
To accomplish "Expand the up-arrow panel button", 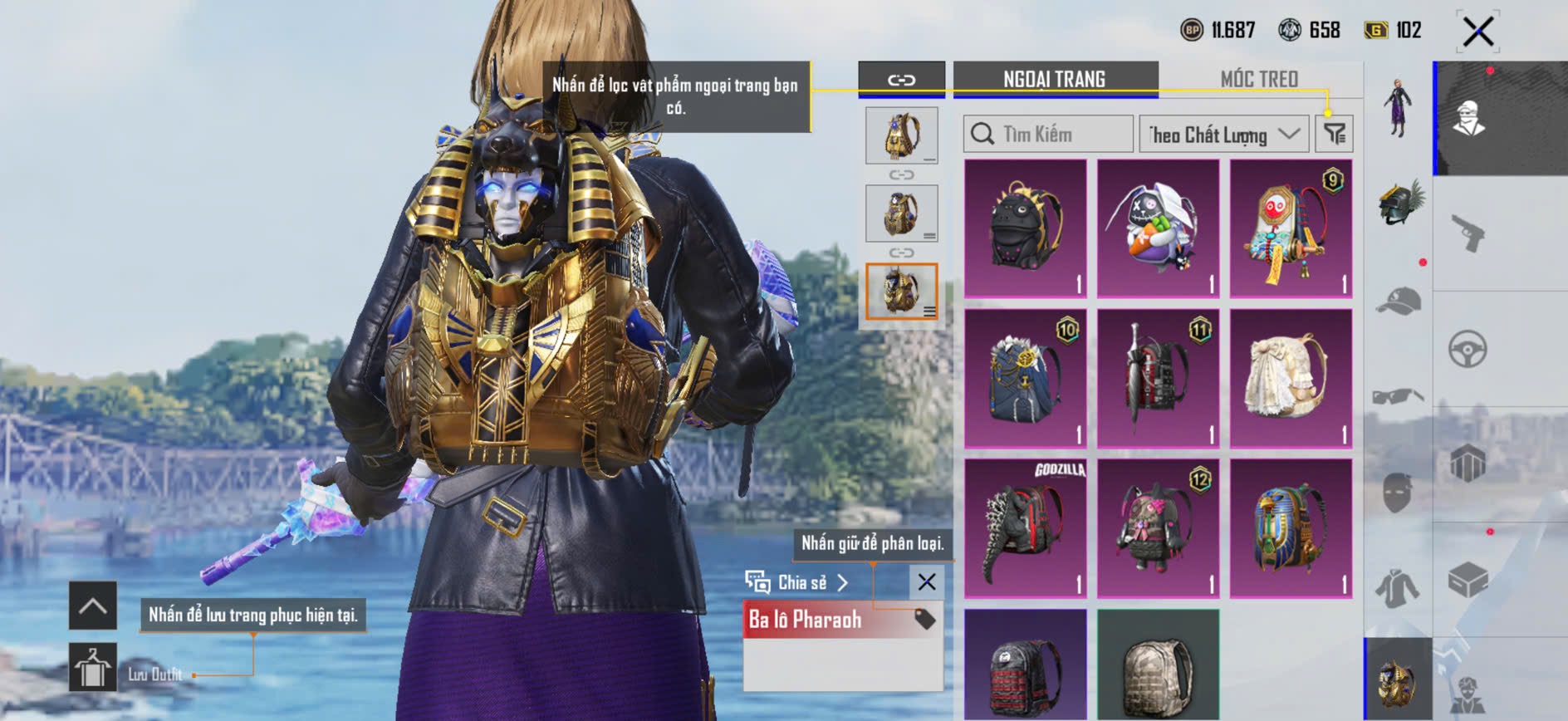I will click(92, 606).
